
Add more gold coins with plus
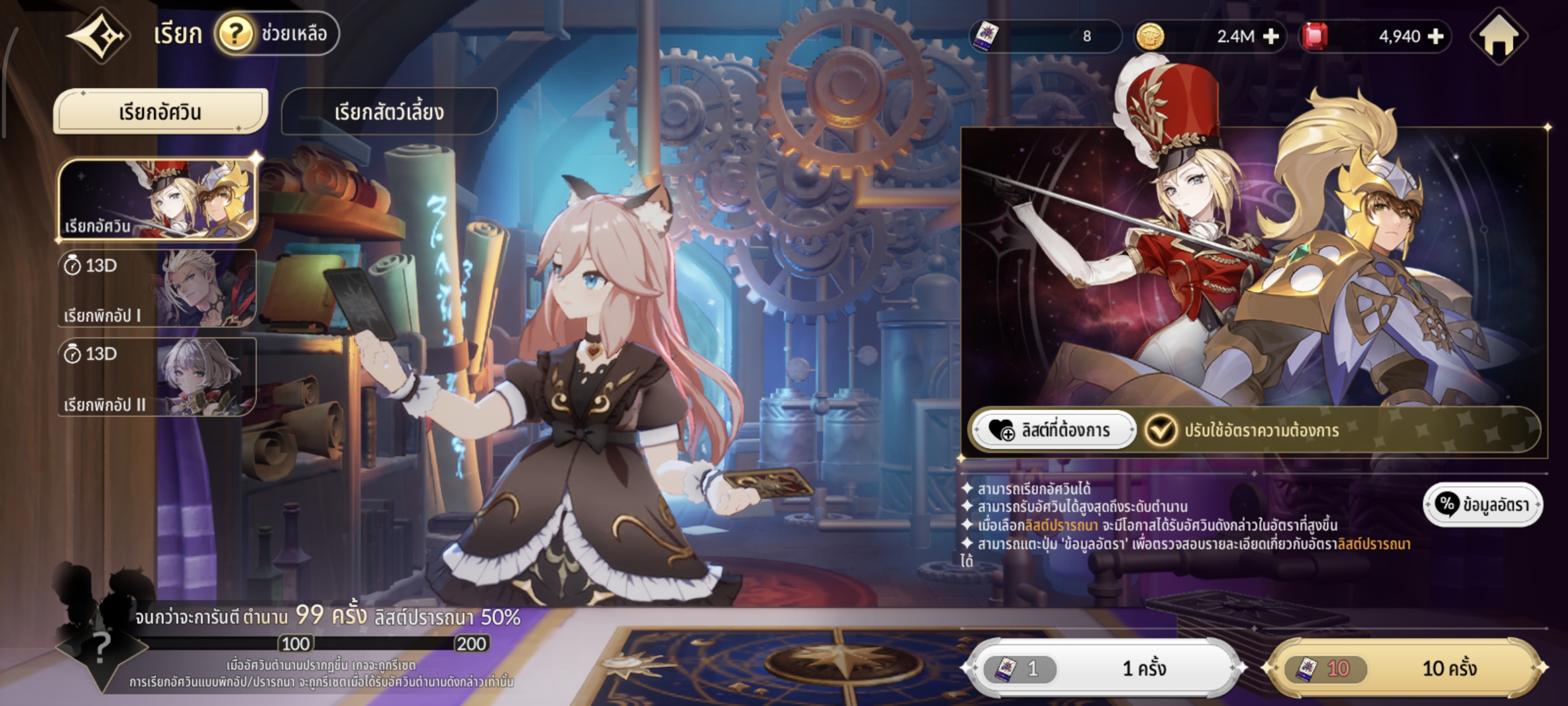pos(1271,37)
